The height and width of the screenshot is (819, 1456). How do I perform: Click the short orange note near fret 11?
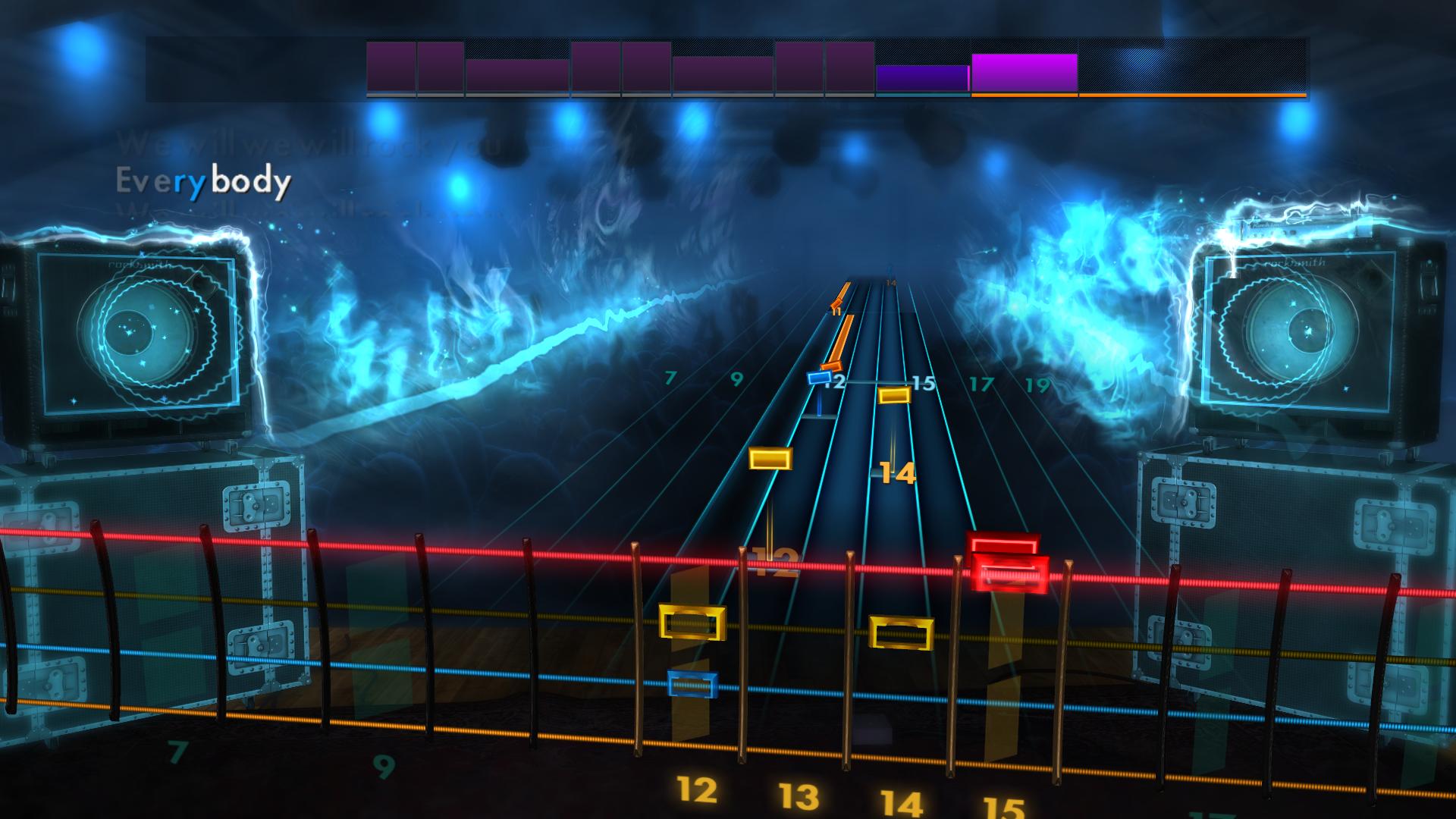[834, 303]
